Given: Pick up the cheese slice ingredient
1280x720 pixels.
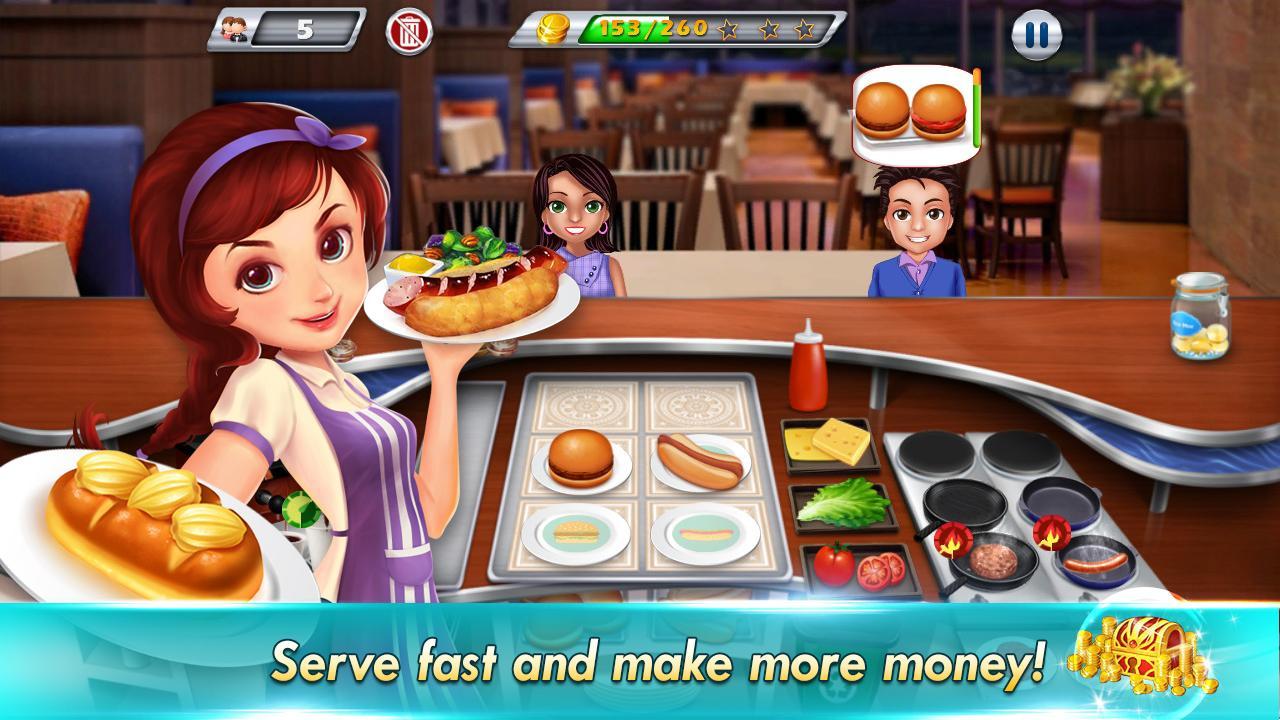Looking at the screenshot, I should [x=834, y=445].
